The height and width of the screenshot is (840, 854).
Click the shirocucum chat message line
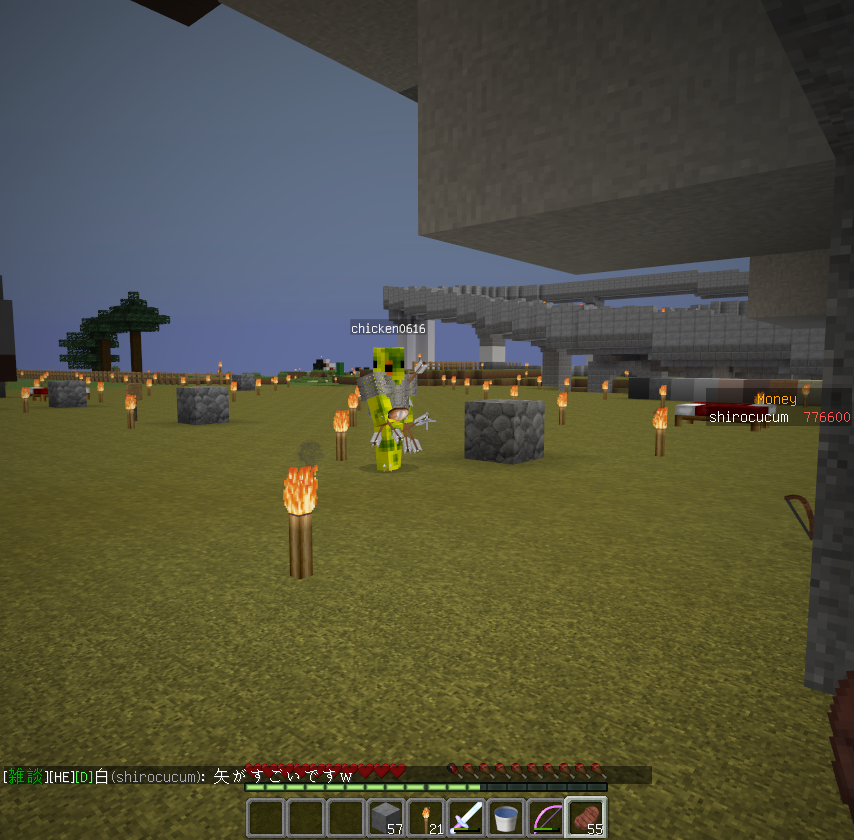coord(180,776)
